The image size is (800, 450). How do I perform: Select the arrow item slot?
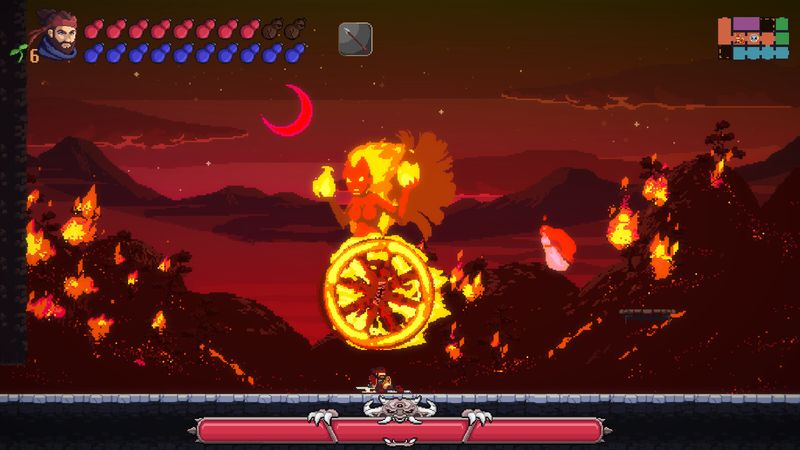[355, 39]
